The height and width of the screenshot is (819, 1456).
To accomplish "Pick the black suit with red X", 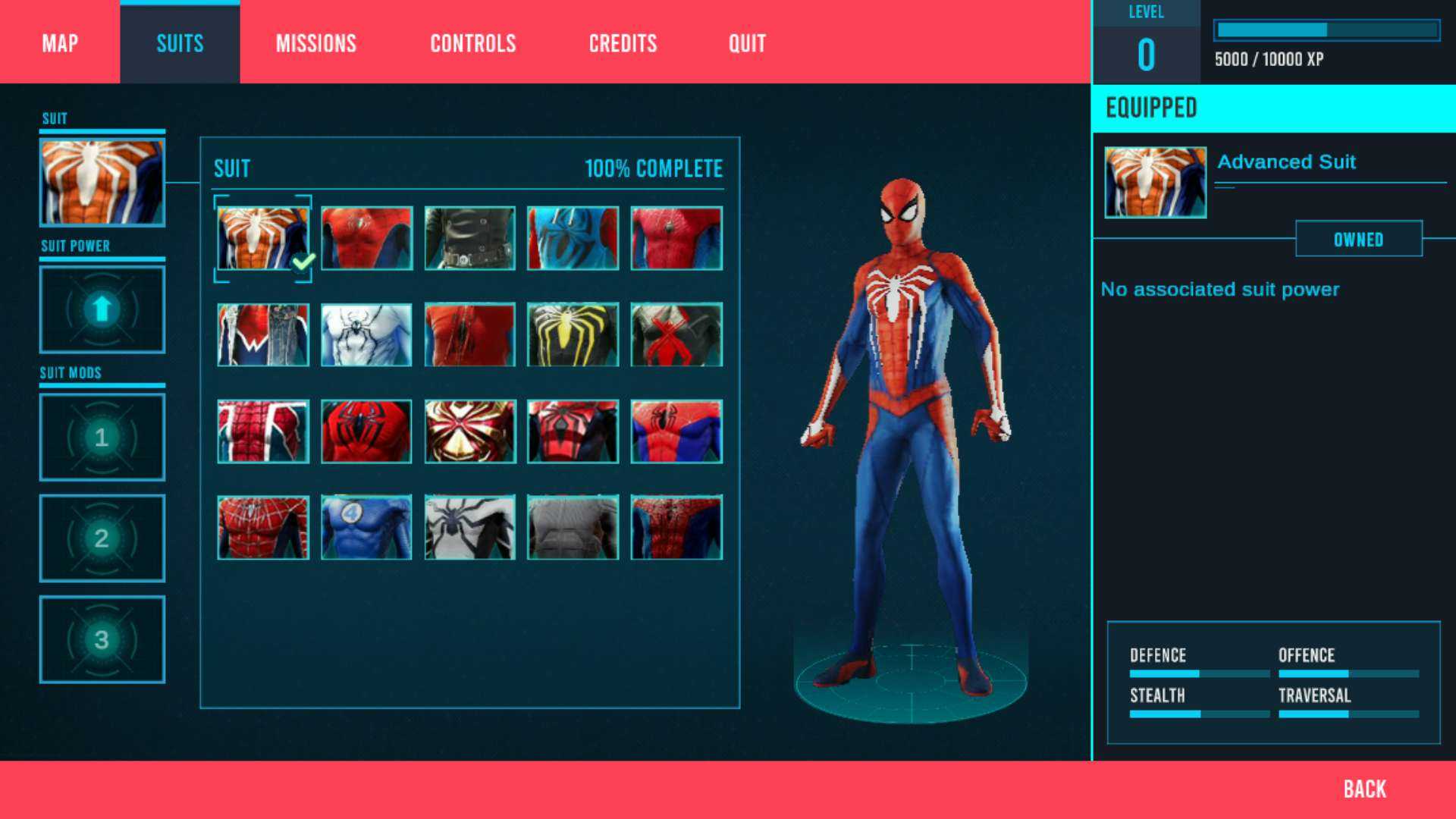I will (x=676, y=334).
